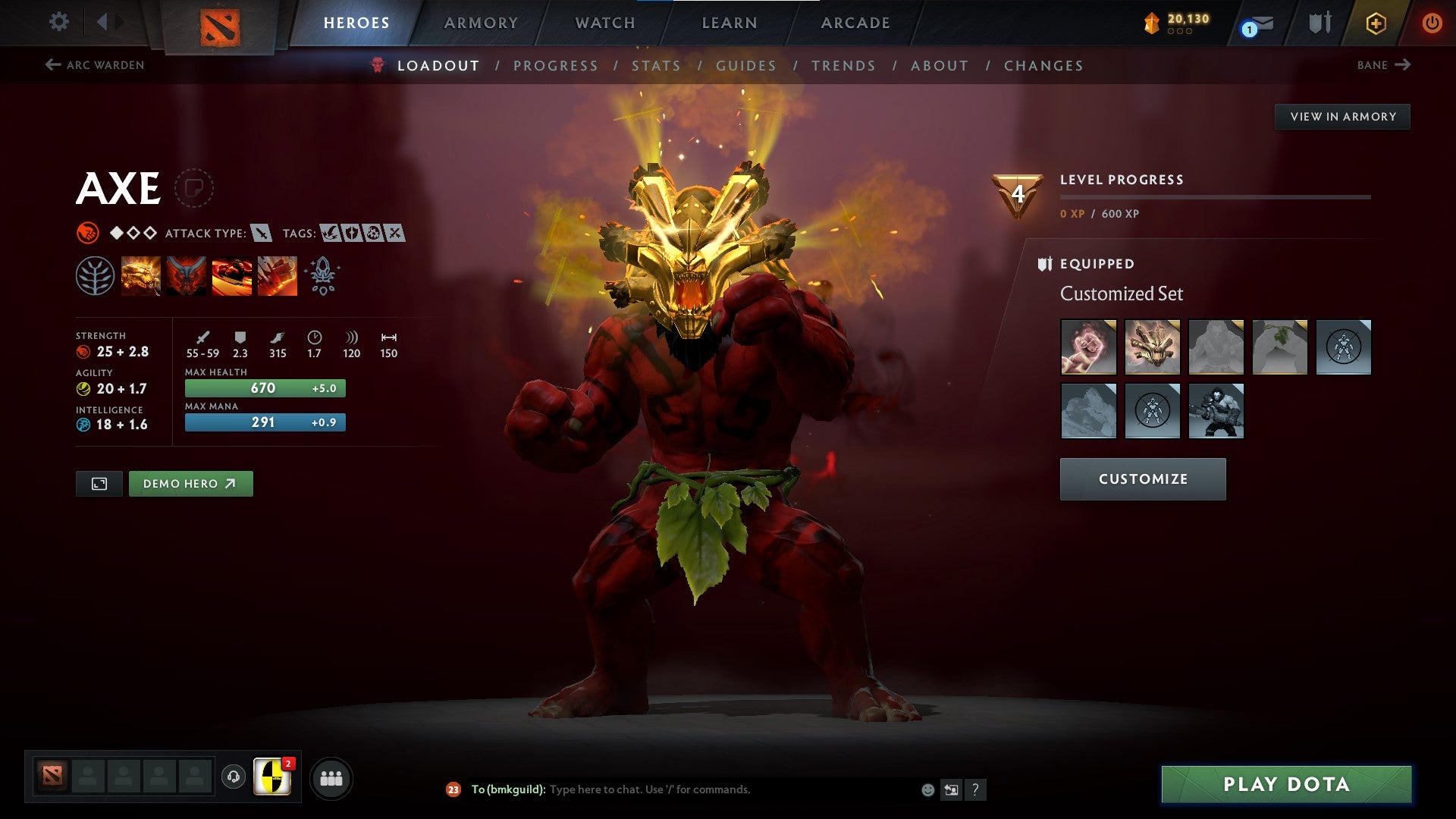This screenshot has width=1456, height=819.
Task: Toggle the chat channel switch icon
Action: click(x=950, y=789)
